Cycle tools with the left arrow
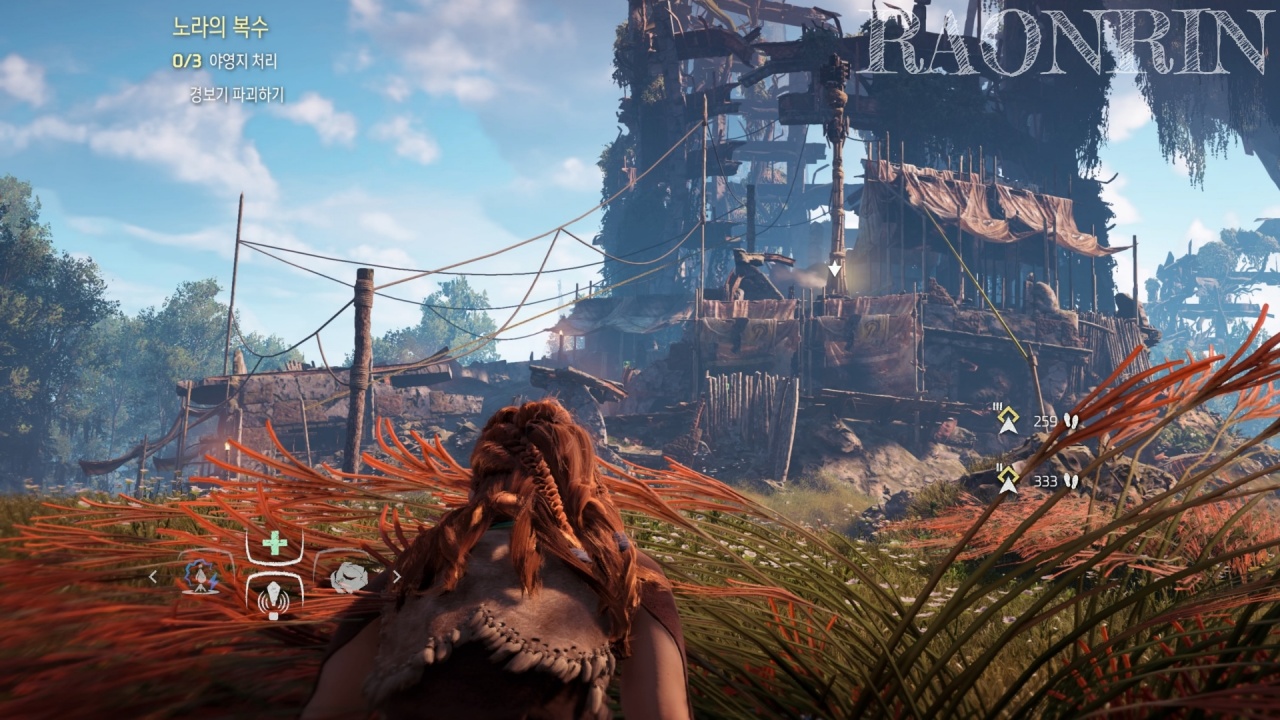1280x720 pixels. (153, 577)
